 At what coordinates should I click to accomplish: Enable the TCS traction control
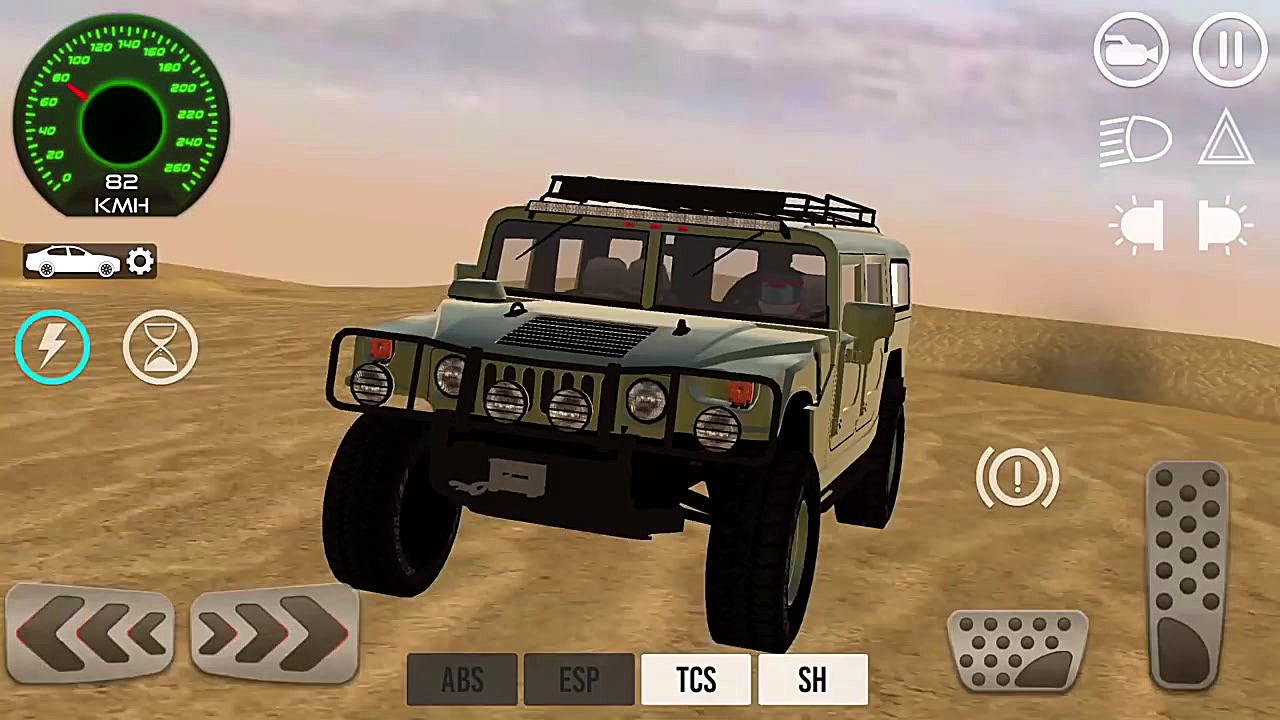click(696, 680)
